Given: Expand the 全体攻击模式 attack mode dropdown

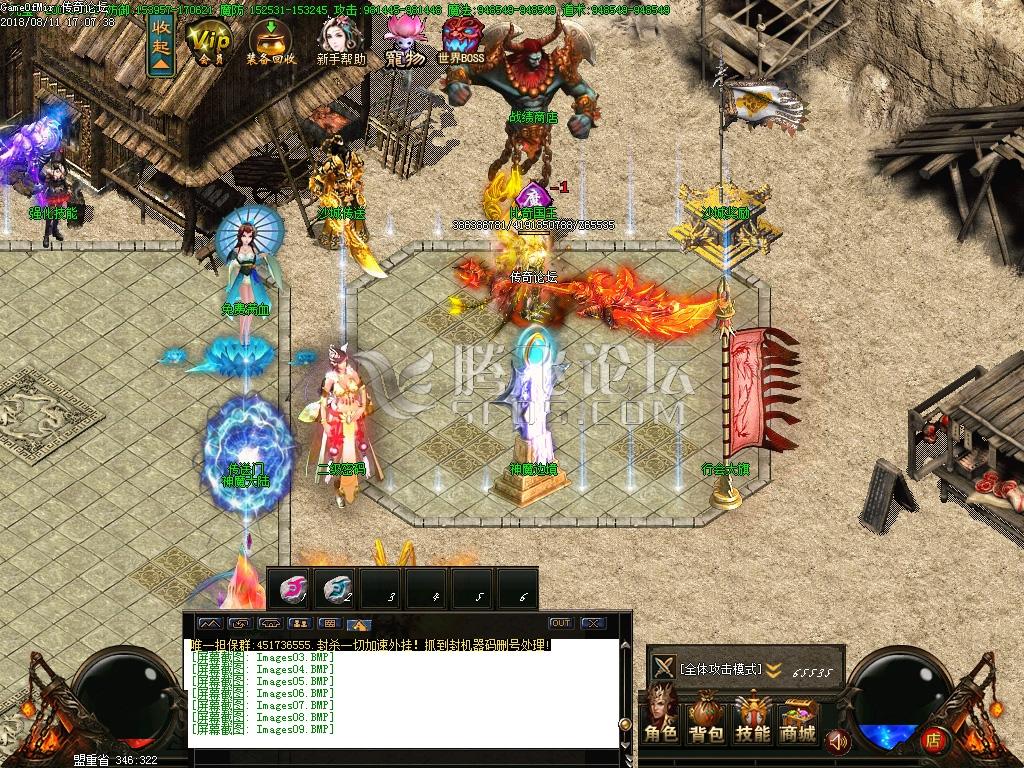Looking at the screenshot, I should (x=773, y=669).
